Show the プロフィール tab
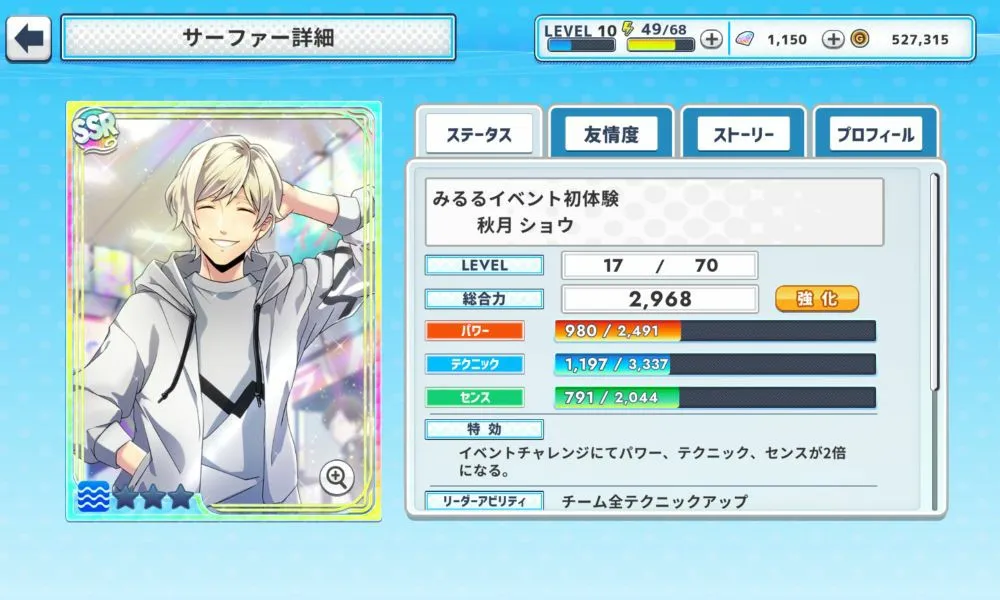1000x600 pixels. click(875, 134)
